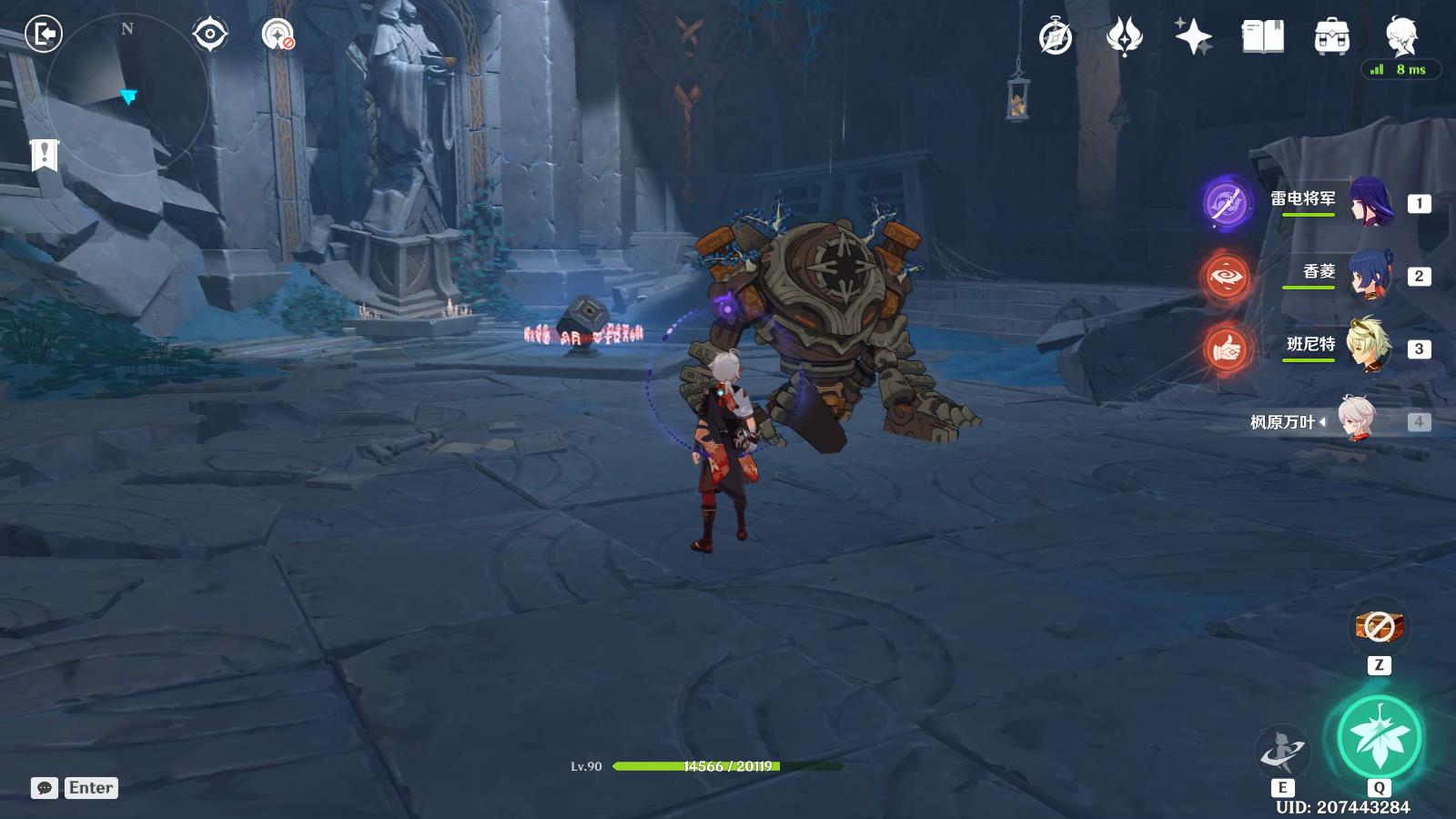Open the wish star icon

click(1193, 37)
